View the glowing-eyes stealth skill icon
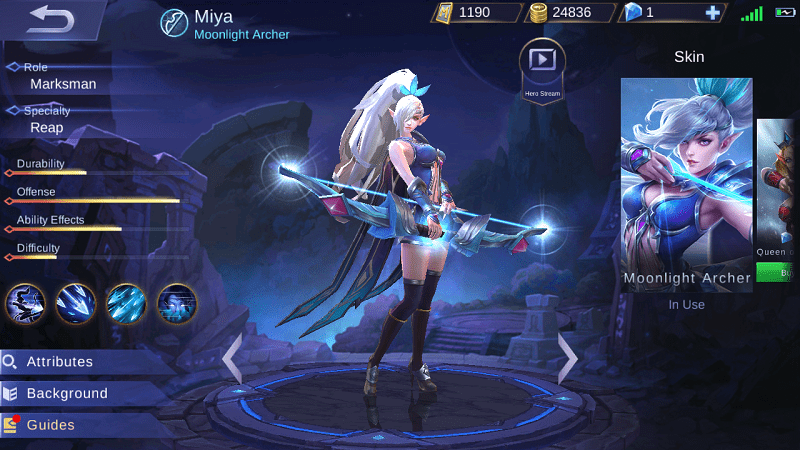The height and width of the screenshot is (450, 800). (x=177, y=302)
